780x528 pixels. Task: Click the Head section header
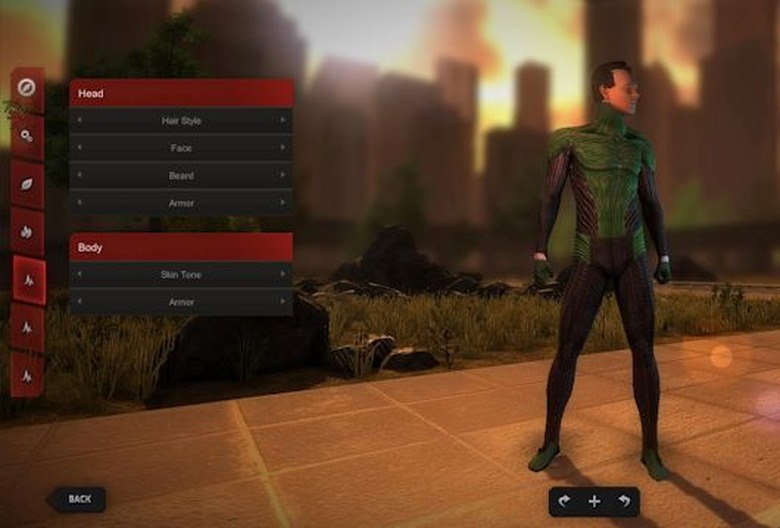pyautogui.click(x=181, y=93)
